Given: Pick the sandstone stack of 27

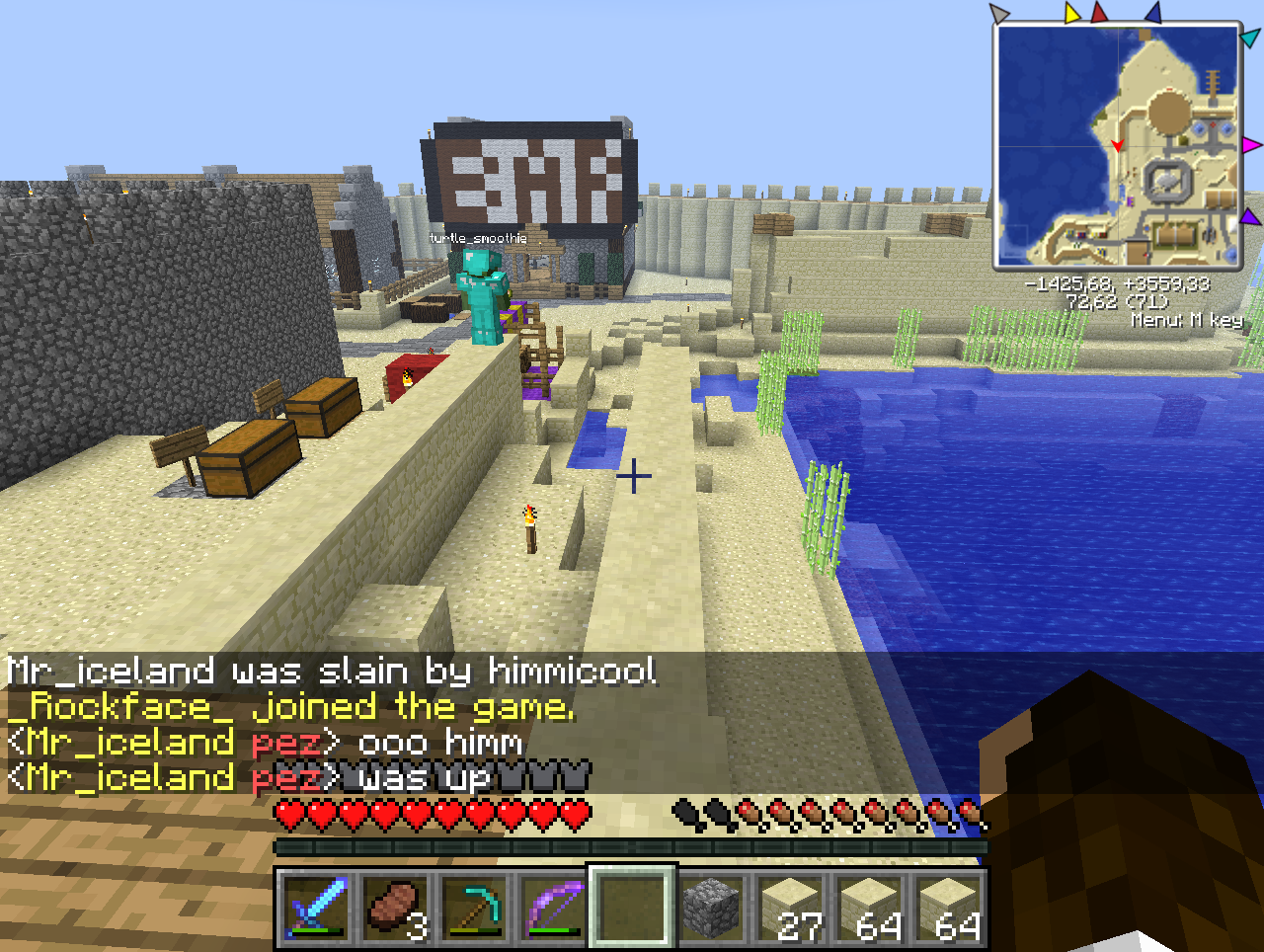Looking at the screenshot, I should point(789,907).
